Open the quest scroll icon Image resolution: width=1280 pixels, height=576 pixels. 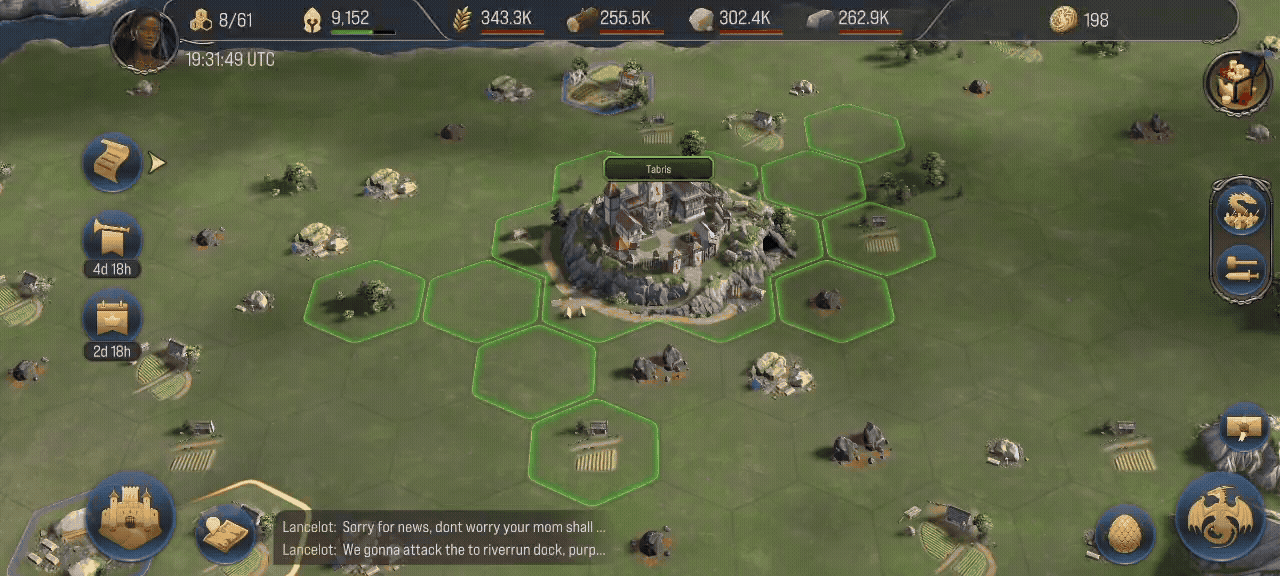click(x=111, y=162)
